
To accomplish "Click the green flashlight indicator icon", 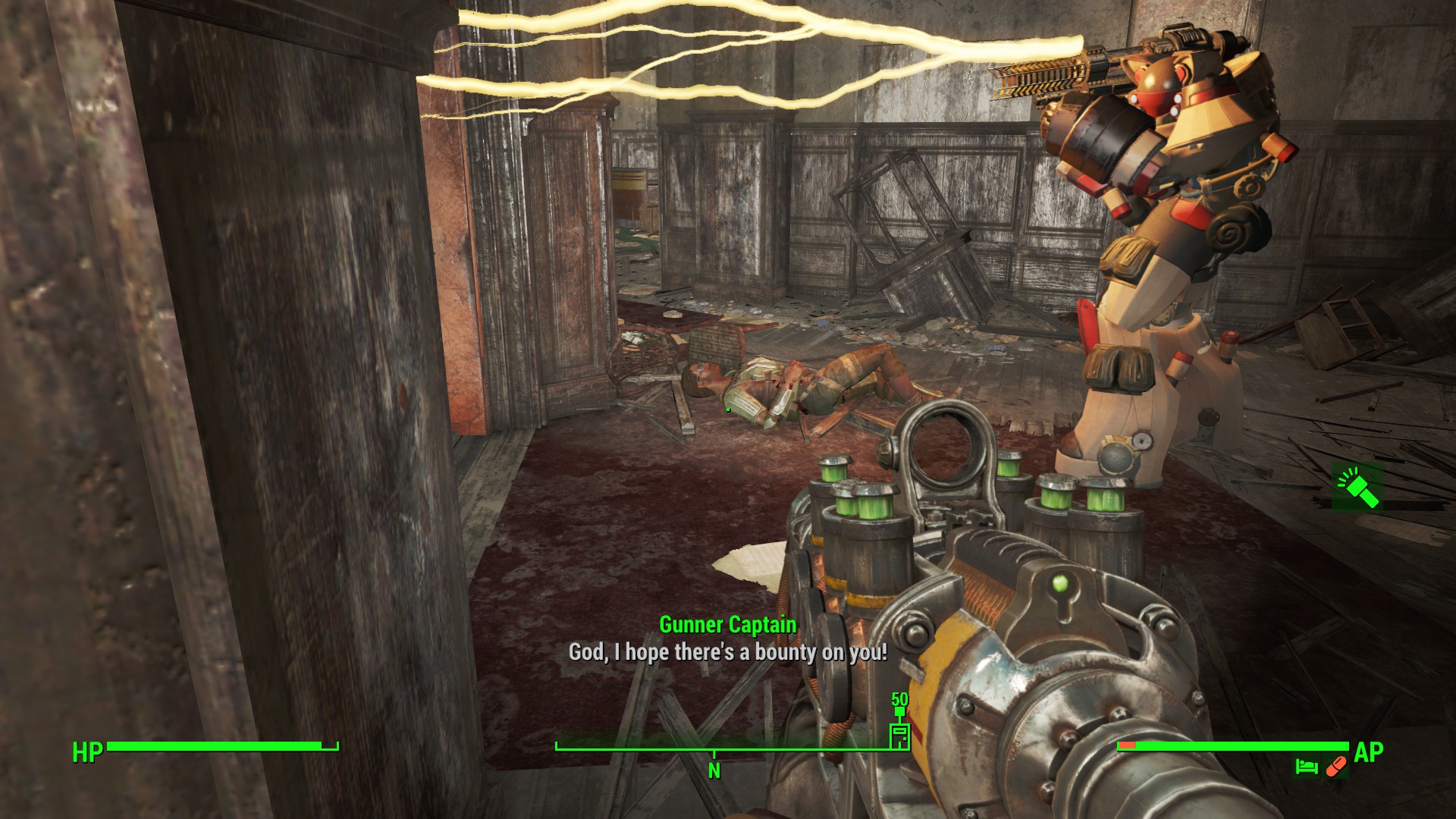I will 1357,488.
